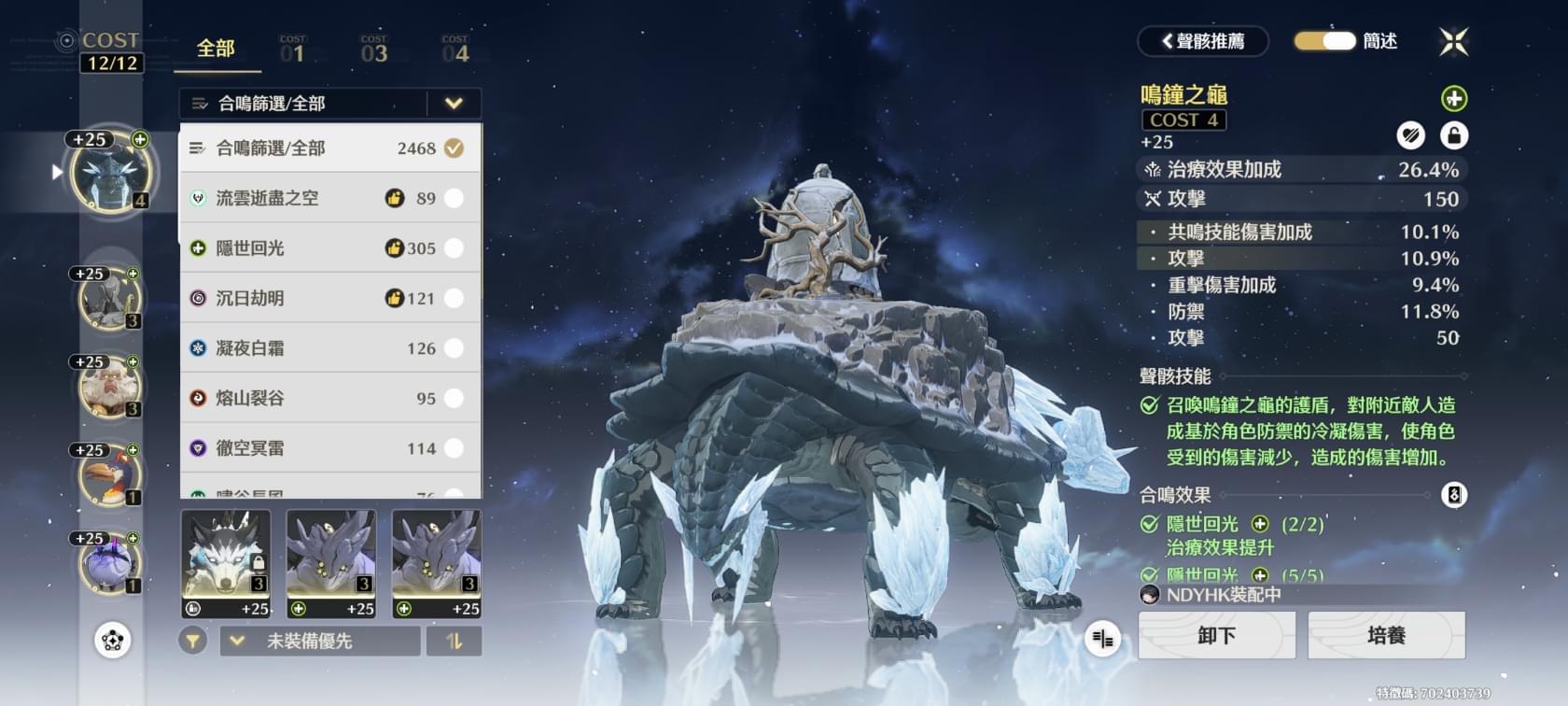Select the COST 1 tab
This screenshot has height=706, width=1568.
pyautogui.click(x=293, y=50)
